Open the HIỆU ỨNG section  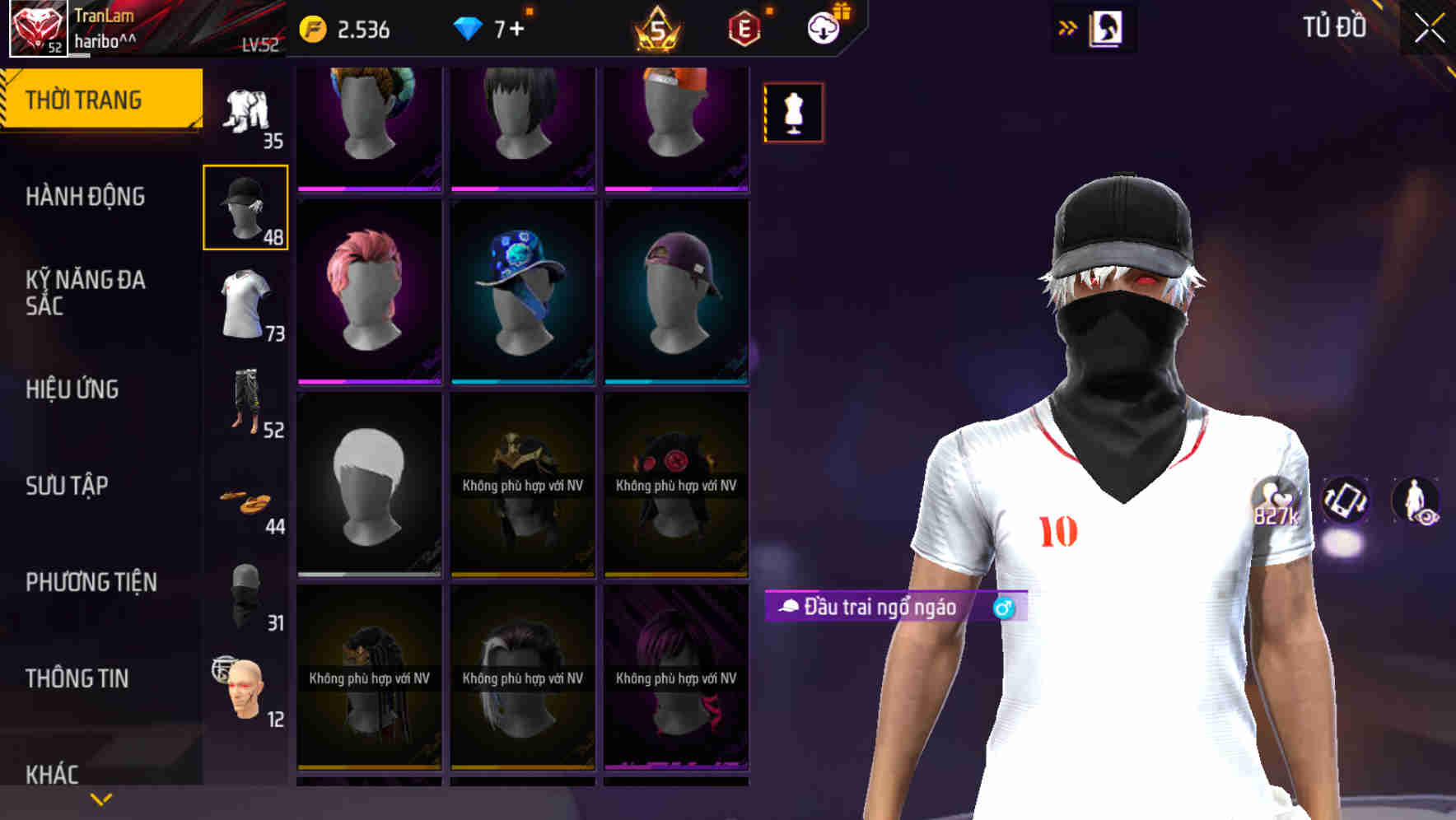point(74,389)
